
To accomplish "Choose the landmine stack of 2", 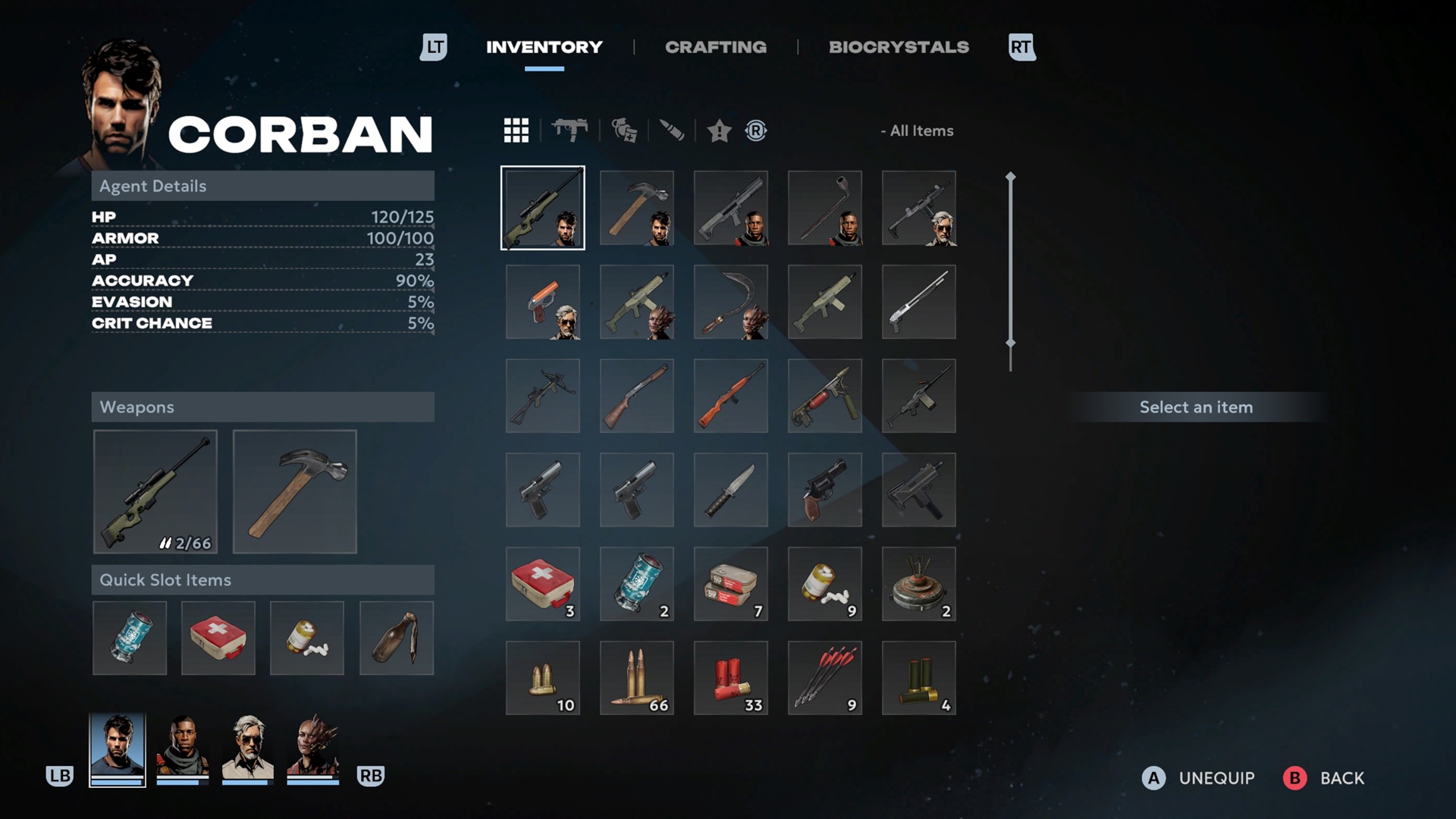I will [919, 584].
